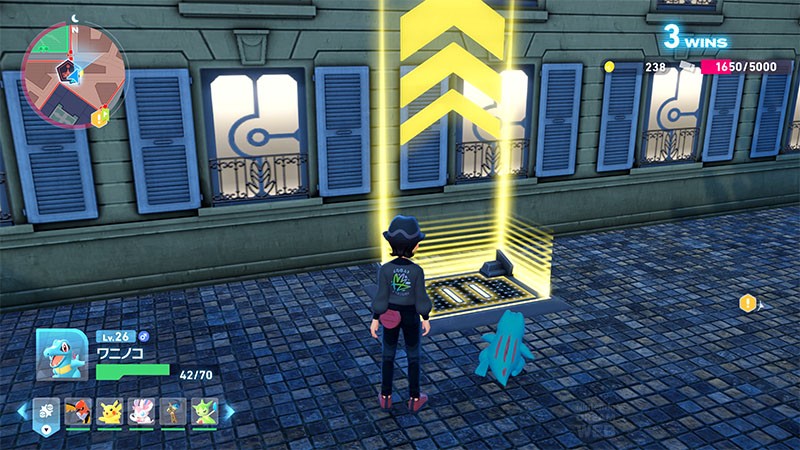Viewport: 800px width, 450px height.
Task: Click the yellow exclamation marker on the minimap
Action: click(99, 118)
